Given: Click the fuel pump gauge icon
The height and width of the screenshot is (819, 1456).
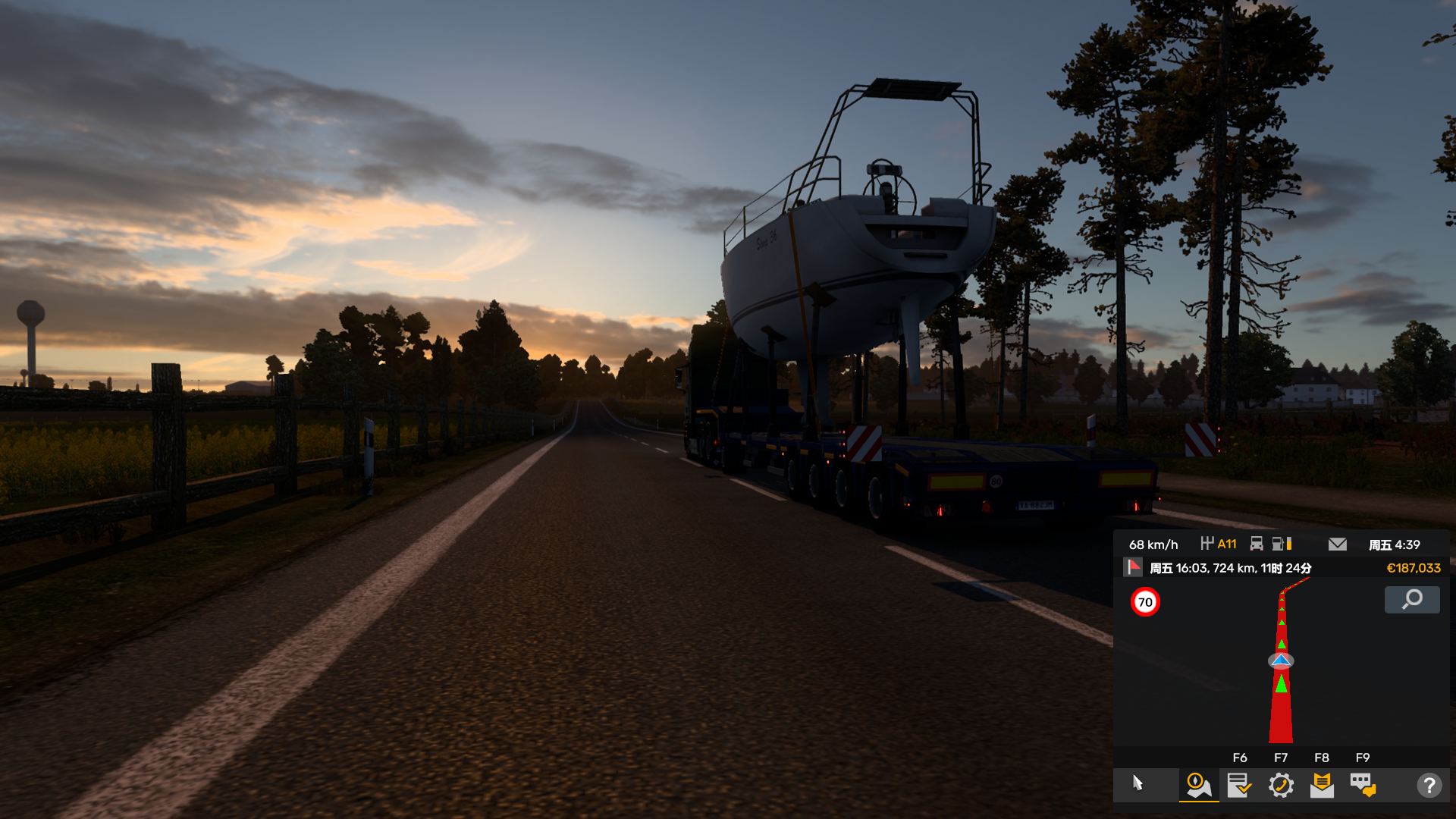Looking at the screenshot, I should (1282, 544).
